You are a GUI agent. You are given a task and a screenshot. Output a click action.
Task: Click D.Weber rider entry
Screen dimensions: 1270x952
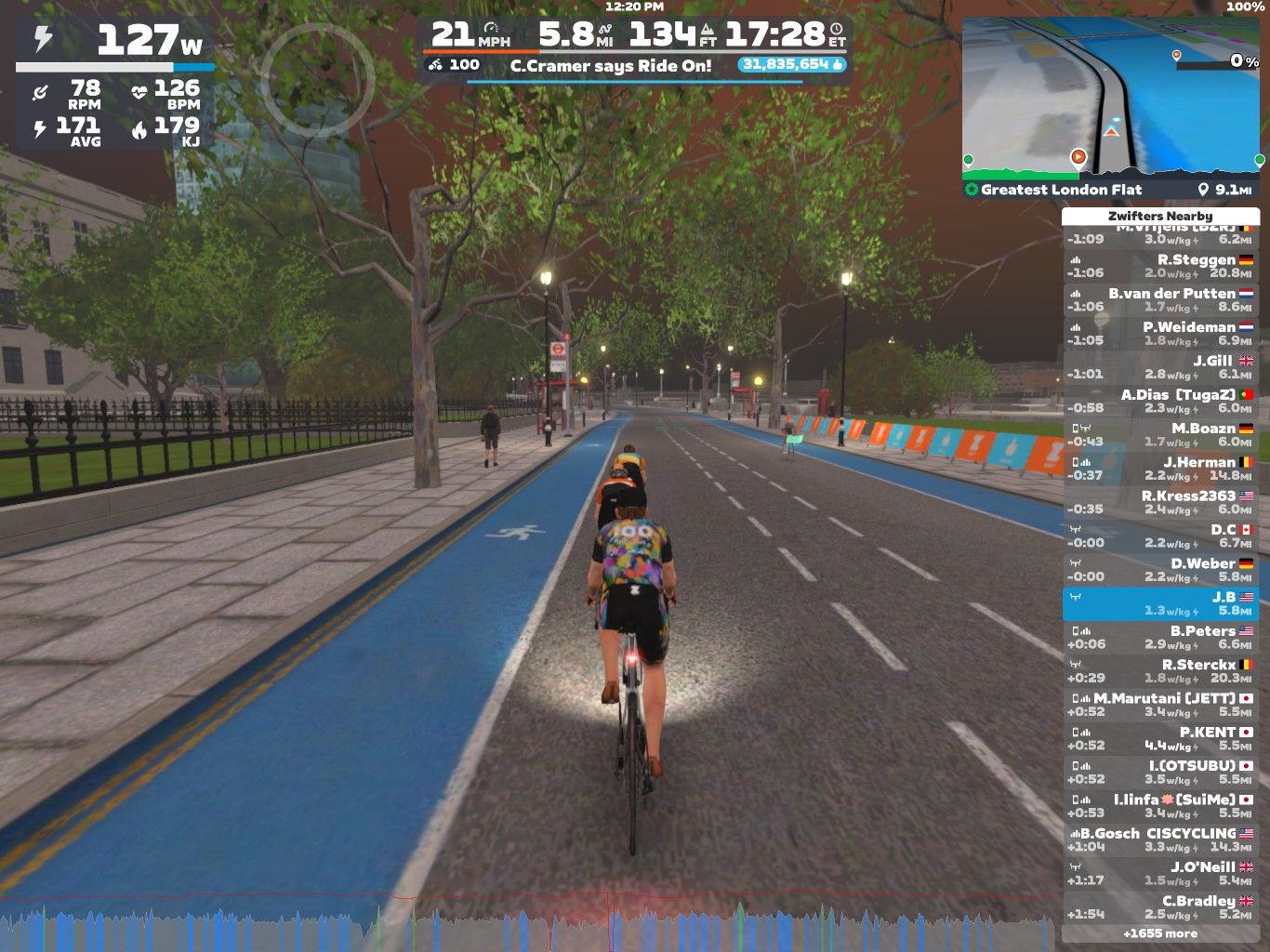click(1160, 570)
